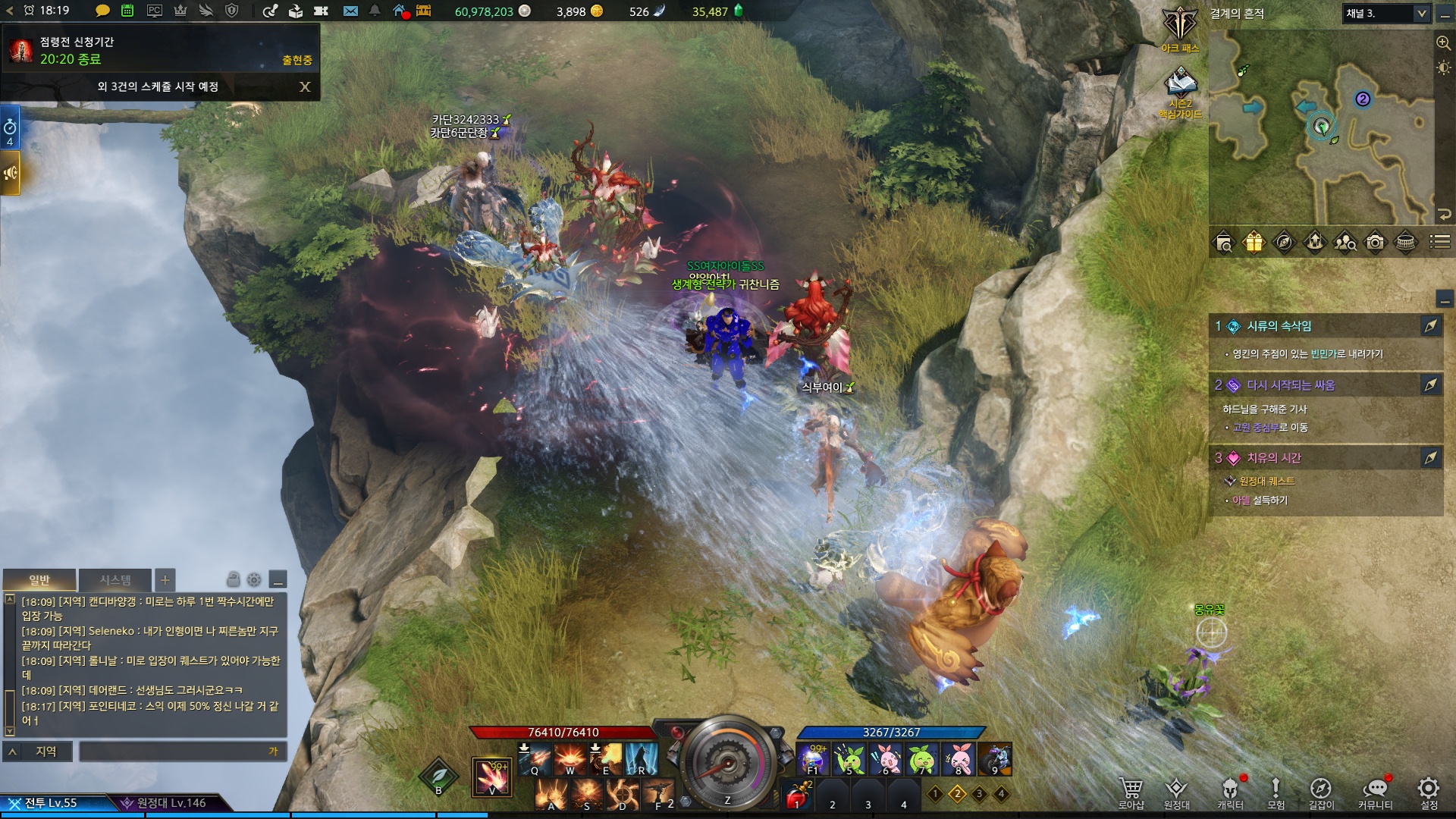Open the 설정 settings menu
1456x819 pixels.
(1429, 792)
